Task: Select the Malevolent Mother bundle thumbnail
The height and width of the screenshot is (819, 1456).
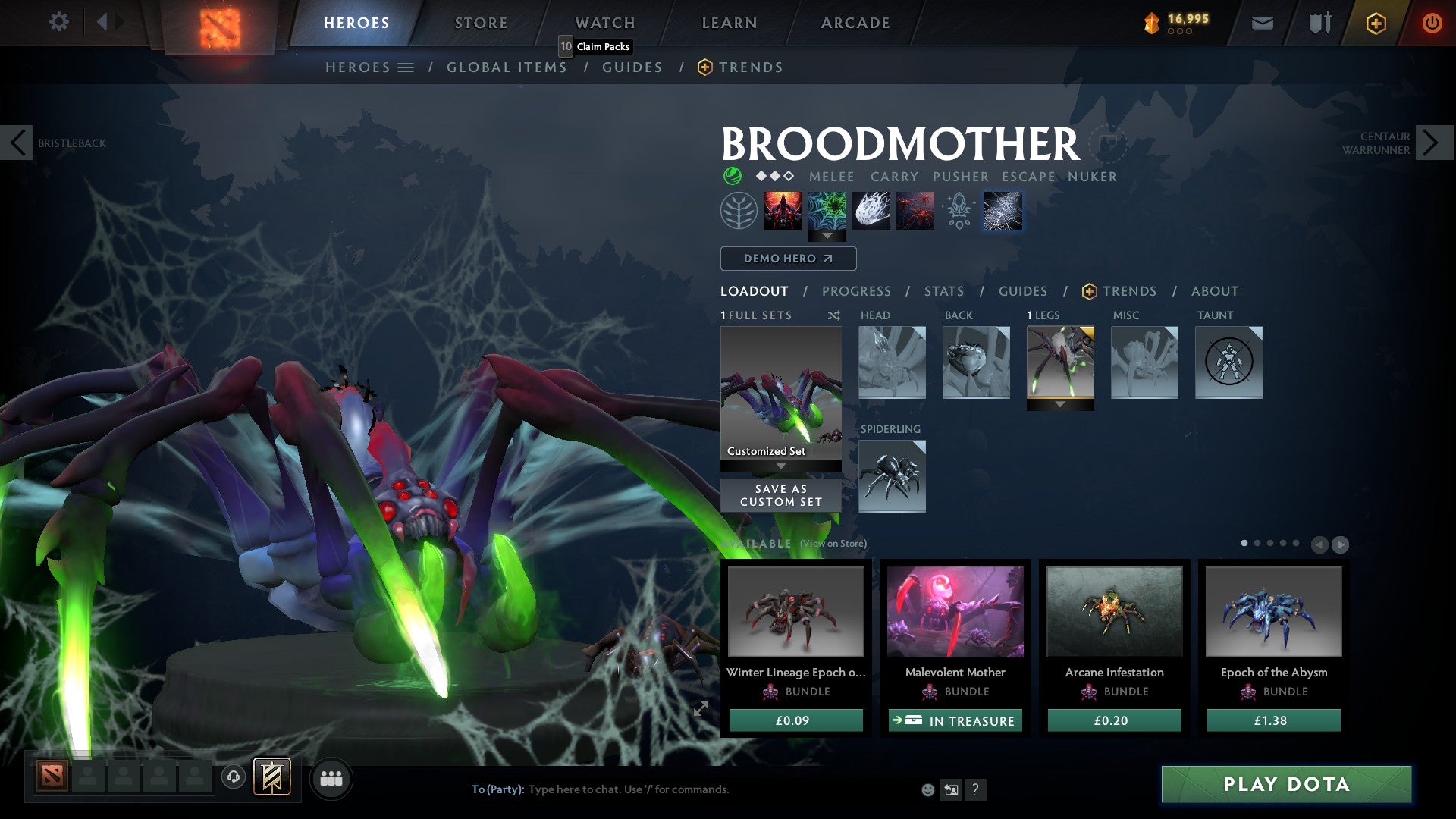Action: click(955, 612)
